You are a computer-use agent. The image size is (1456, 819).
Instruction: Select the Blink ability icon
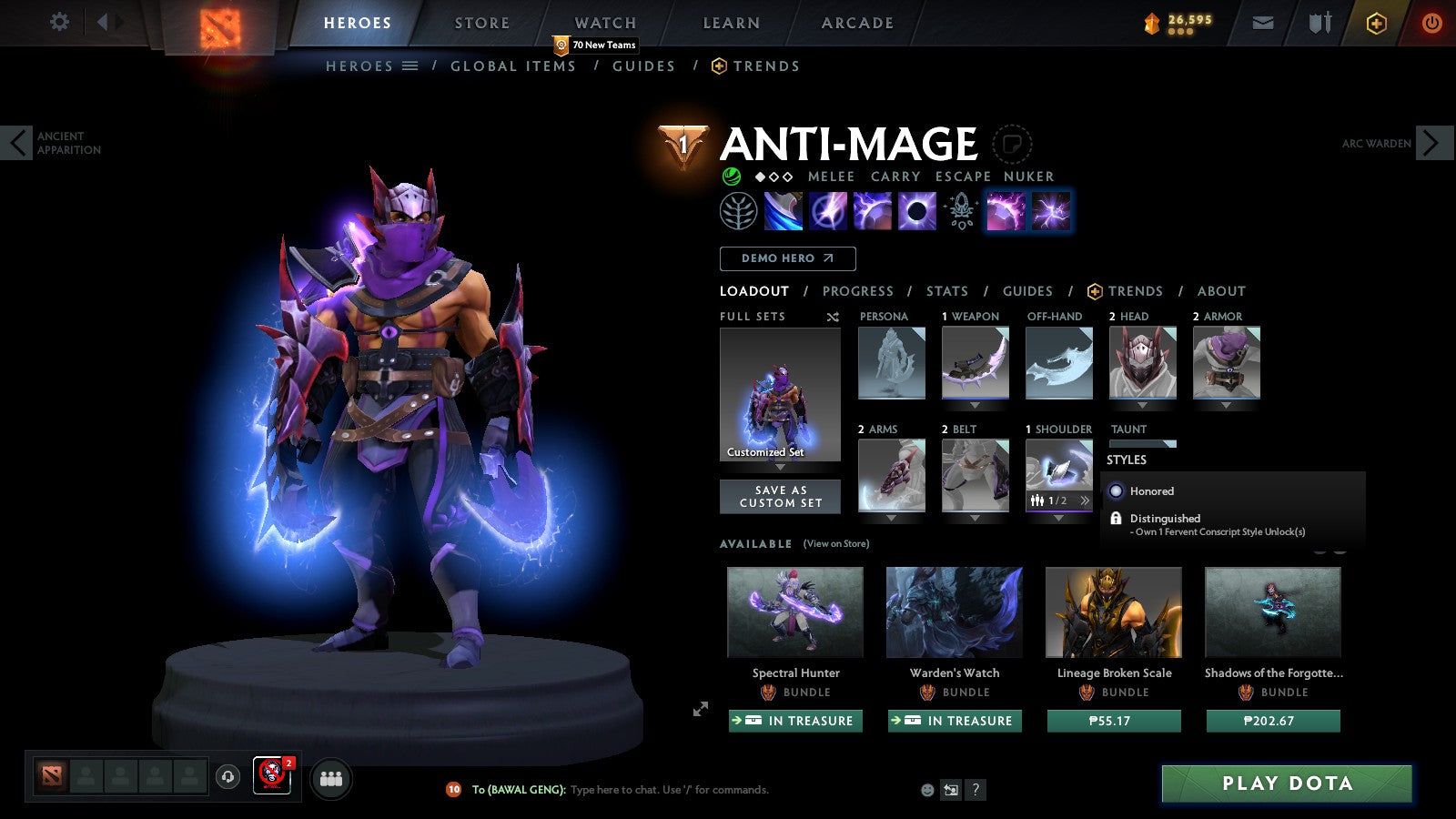830,210
